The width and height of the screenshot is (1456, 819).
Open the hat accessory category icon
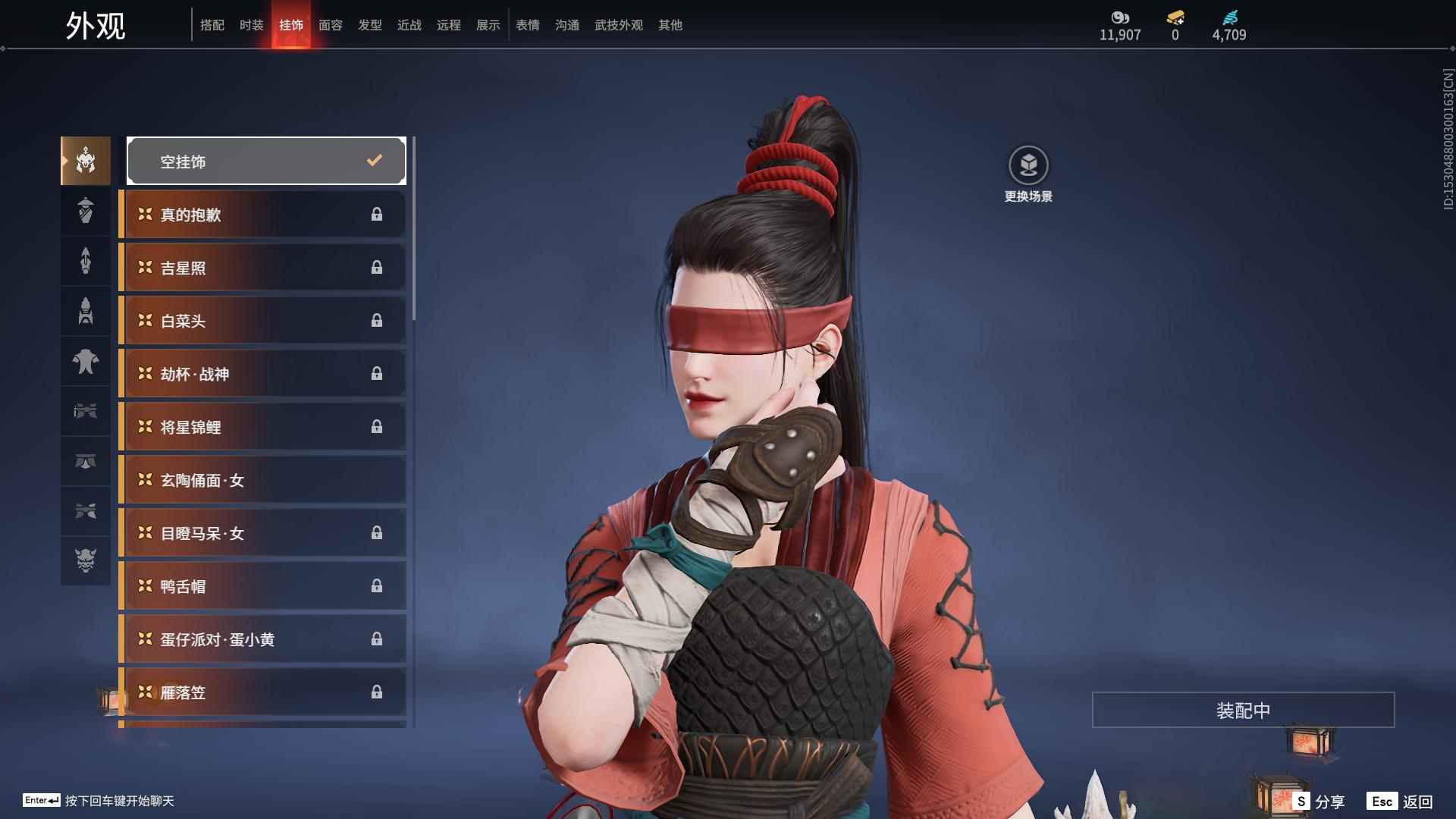pos(85,211)
